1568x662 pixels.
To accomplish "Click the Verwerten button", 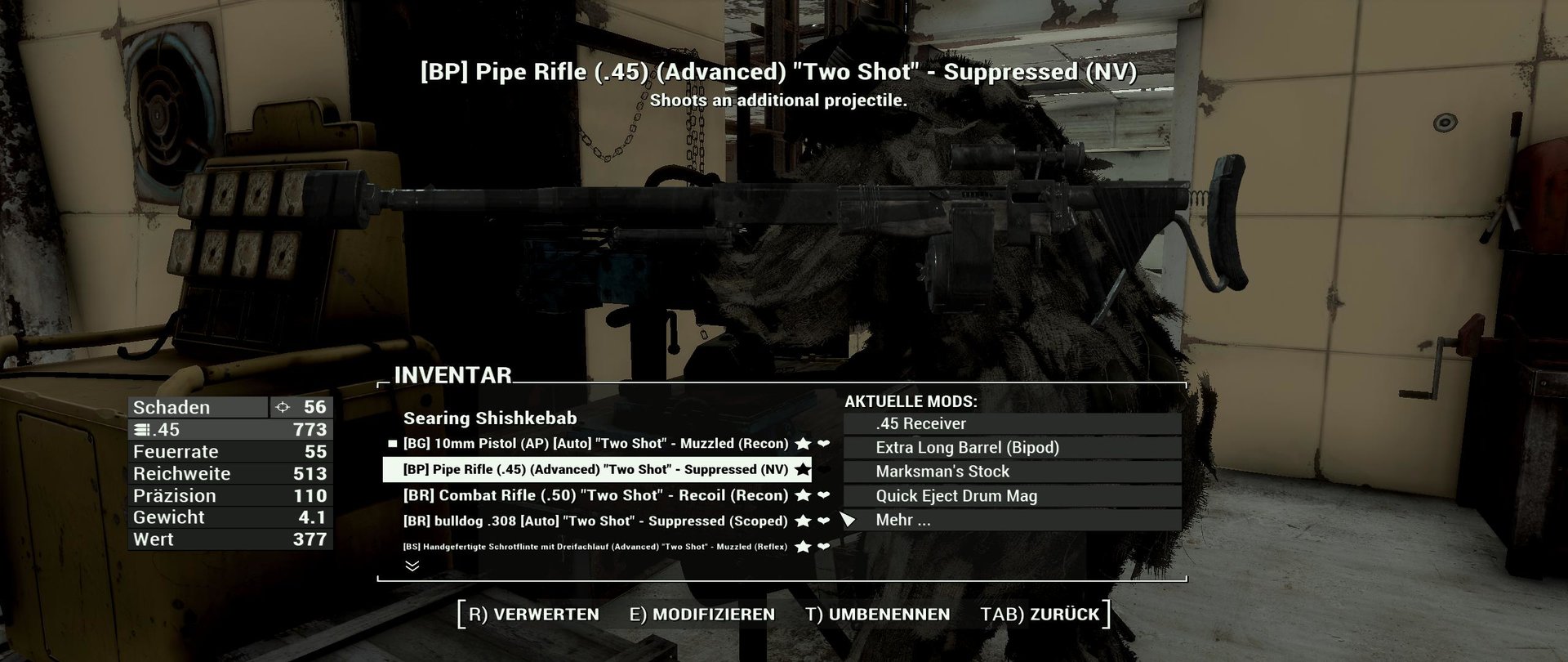I will (534, 615).
